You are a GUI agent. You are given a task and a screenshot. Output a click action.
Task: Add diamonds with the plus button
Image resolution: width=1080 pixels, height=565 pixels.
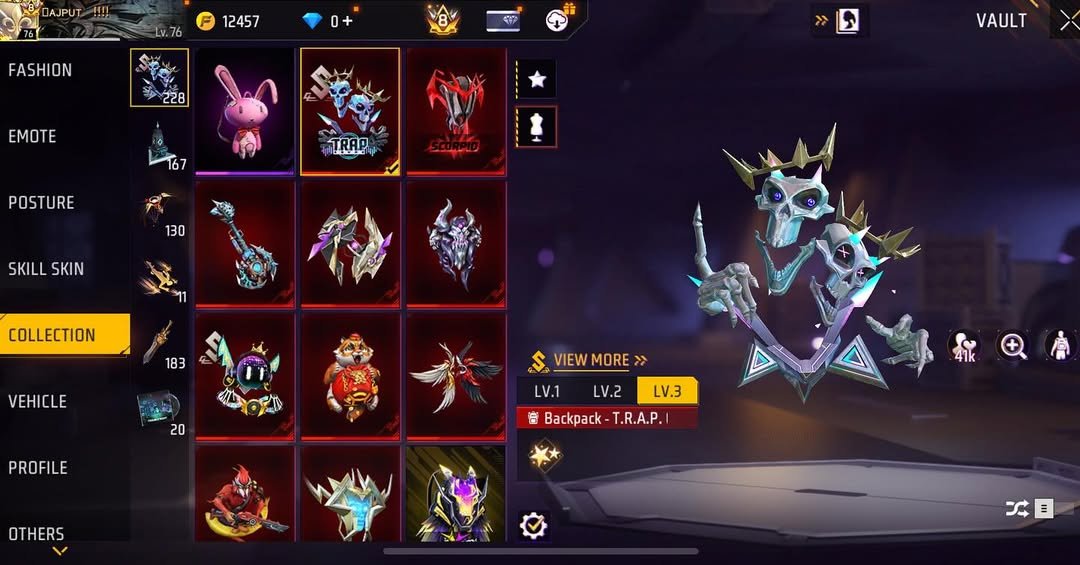pos(348,21)
